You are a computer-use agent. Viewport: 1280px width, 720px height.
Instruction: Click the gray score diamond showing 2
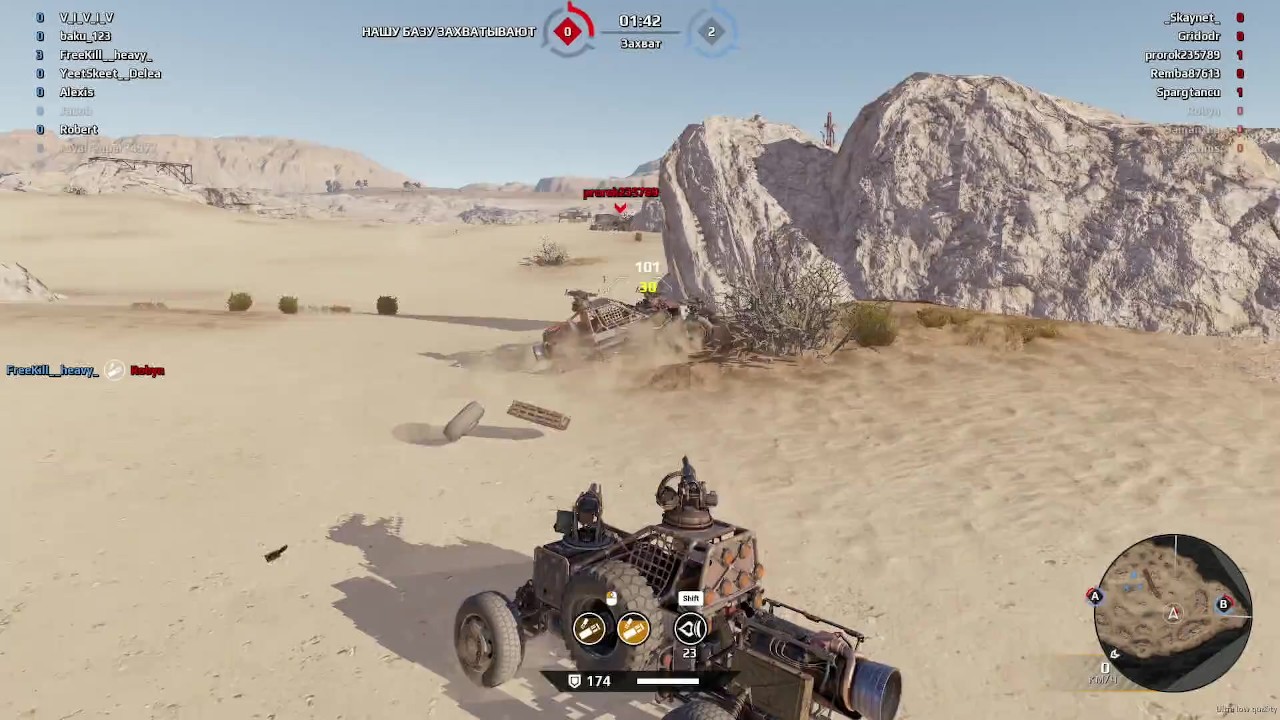tap(711, 31)
